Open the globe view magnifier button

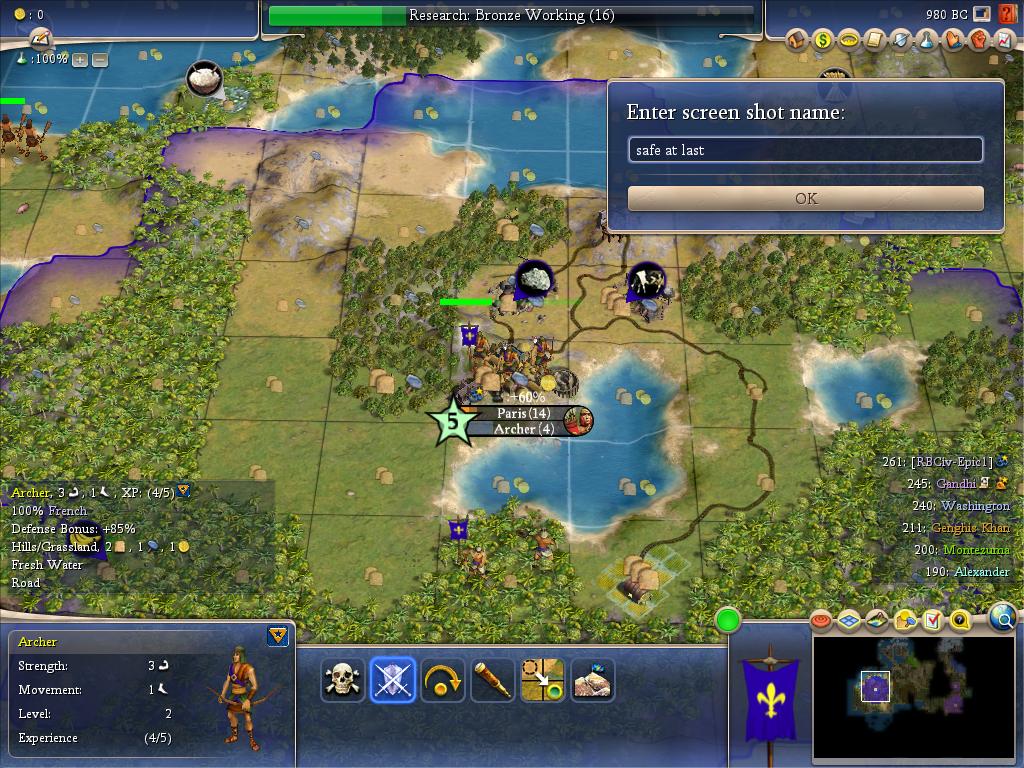point(1003,619)
